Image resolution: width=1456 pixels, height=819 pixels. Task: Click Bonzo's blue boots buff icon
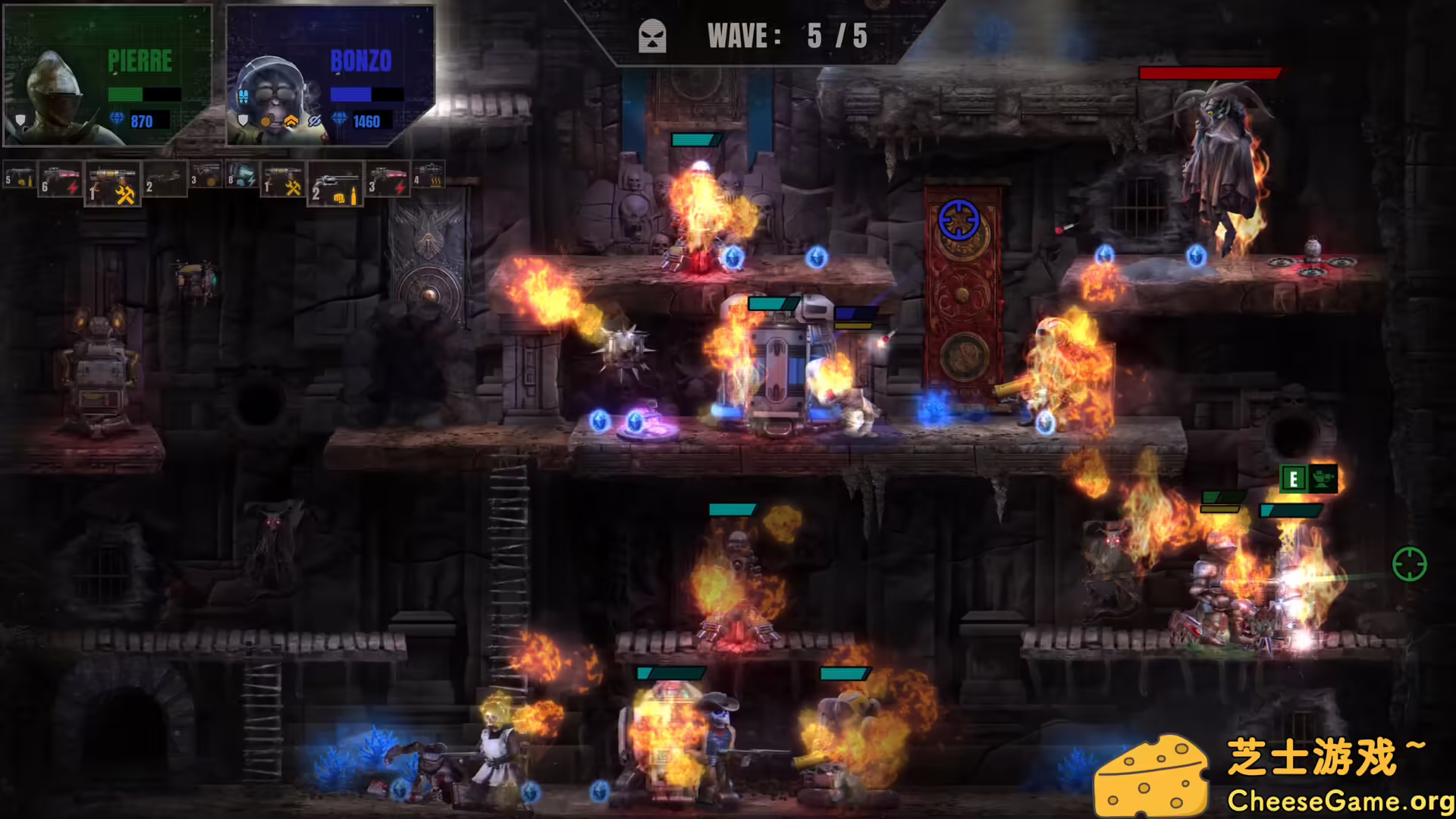(243, 96)
